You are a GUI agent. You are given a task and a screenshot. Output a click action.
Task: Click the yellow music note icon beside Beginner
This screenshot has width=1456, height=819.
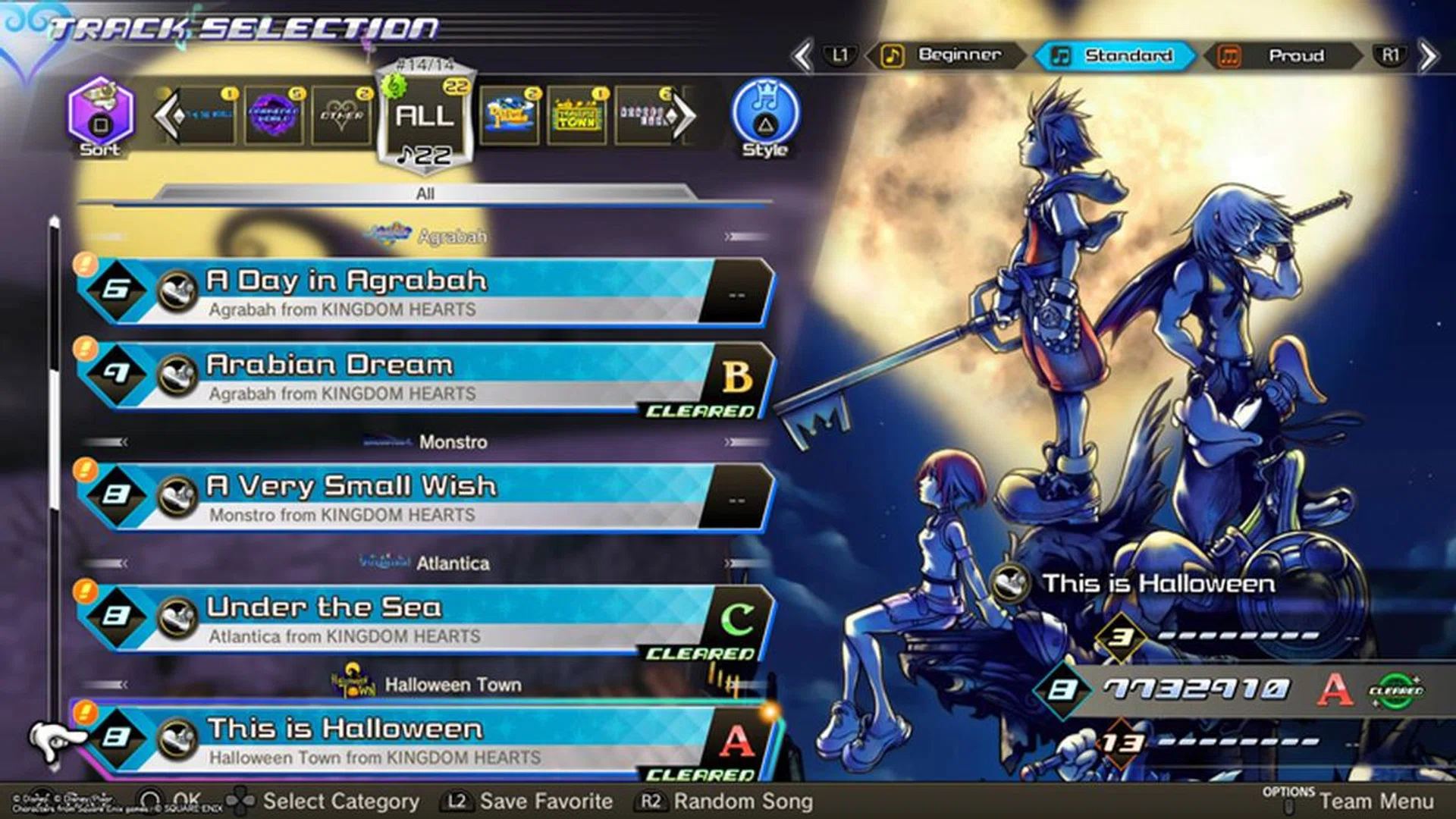coord(895,56)
